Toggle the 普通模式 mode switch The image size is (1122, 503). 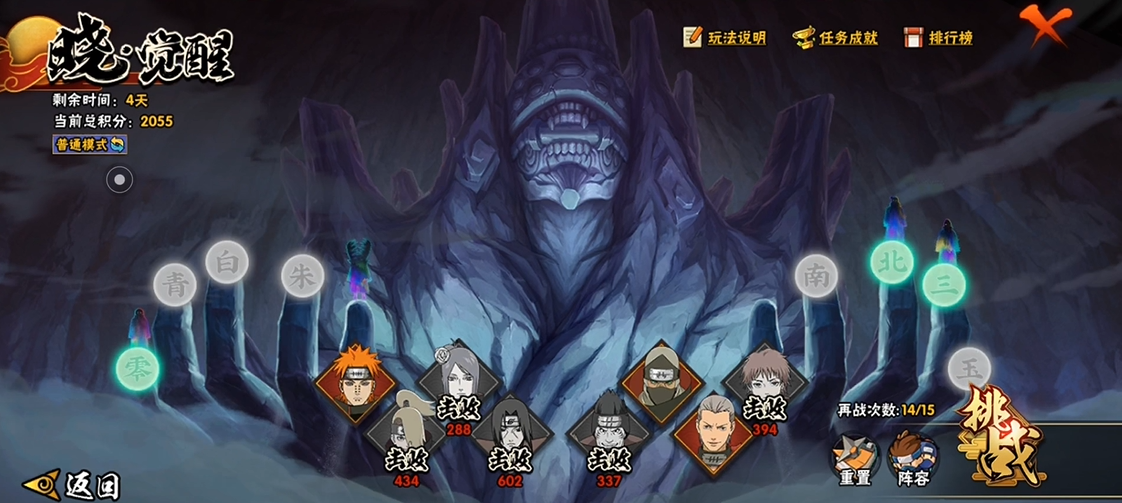pyautogui.click(x=90, y=145)
